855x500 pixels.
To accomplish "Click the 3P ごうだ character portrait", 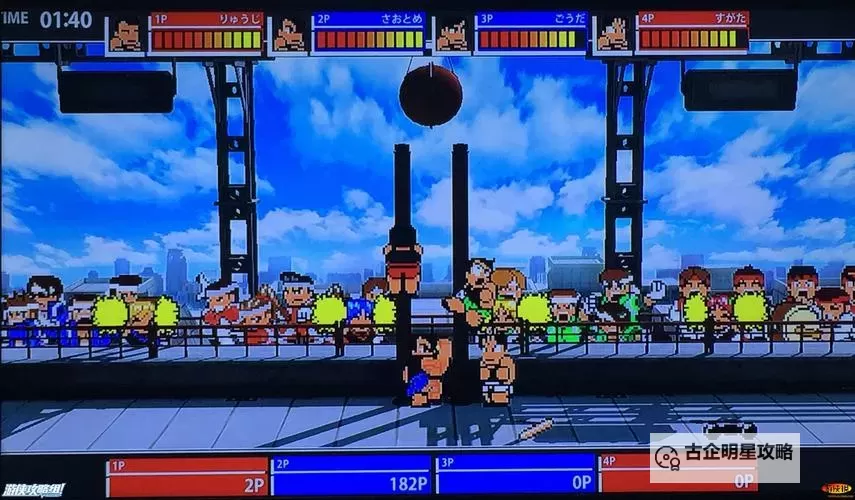I will (452, 34).
